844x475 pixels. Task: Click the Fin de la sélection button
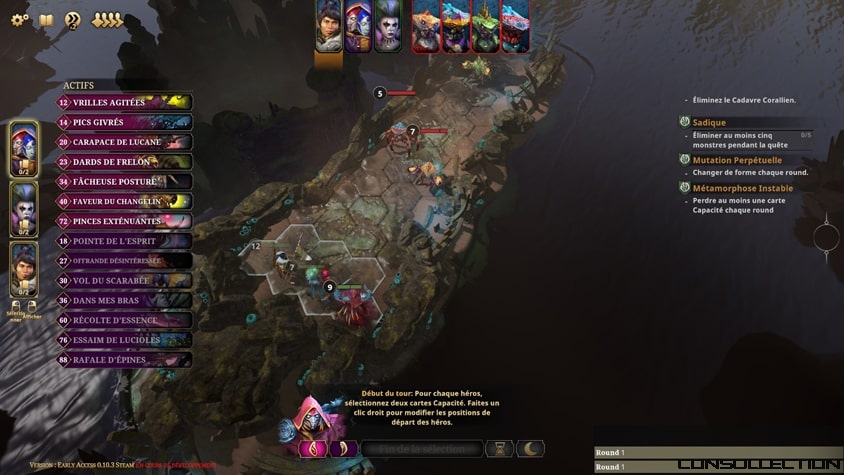tap(421, 449)
